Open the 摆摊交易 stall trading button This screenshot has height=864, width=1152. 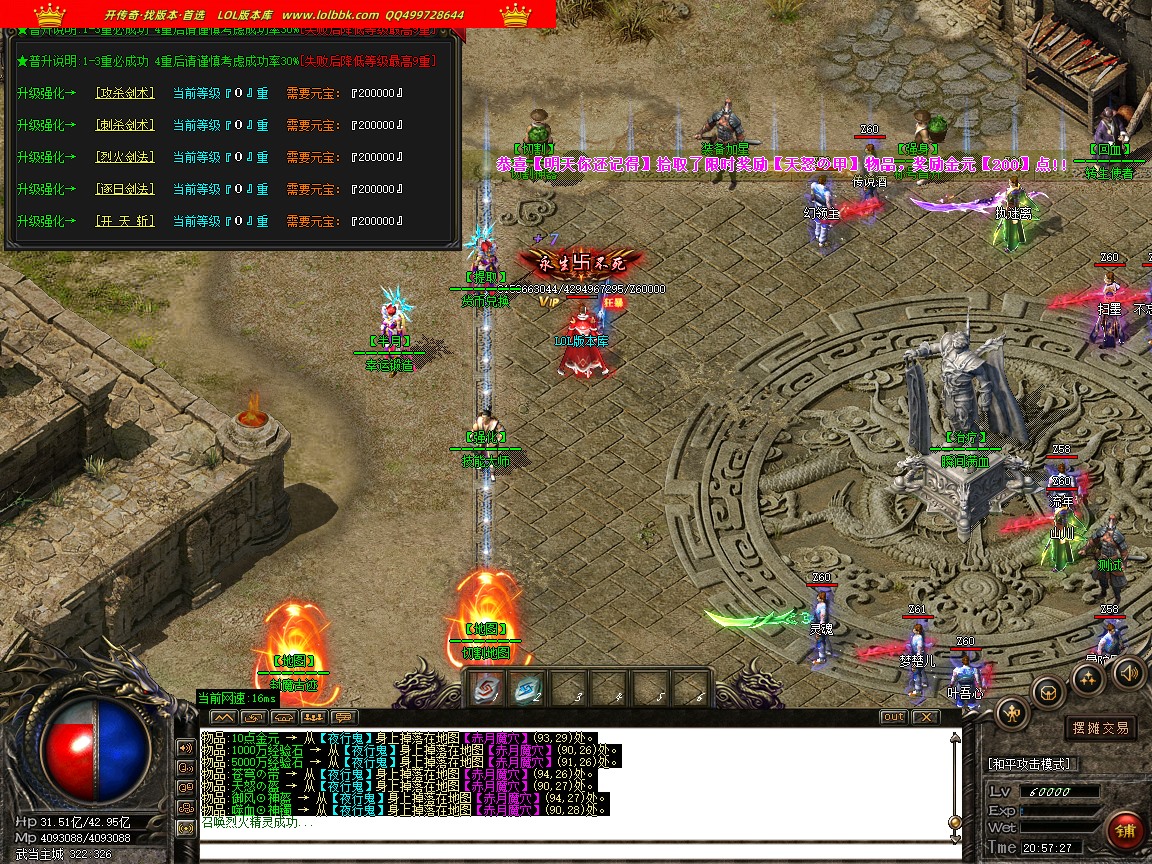click(x=1100, y=728)
